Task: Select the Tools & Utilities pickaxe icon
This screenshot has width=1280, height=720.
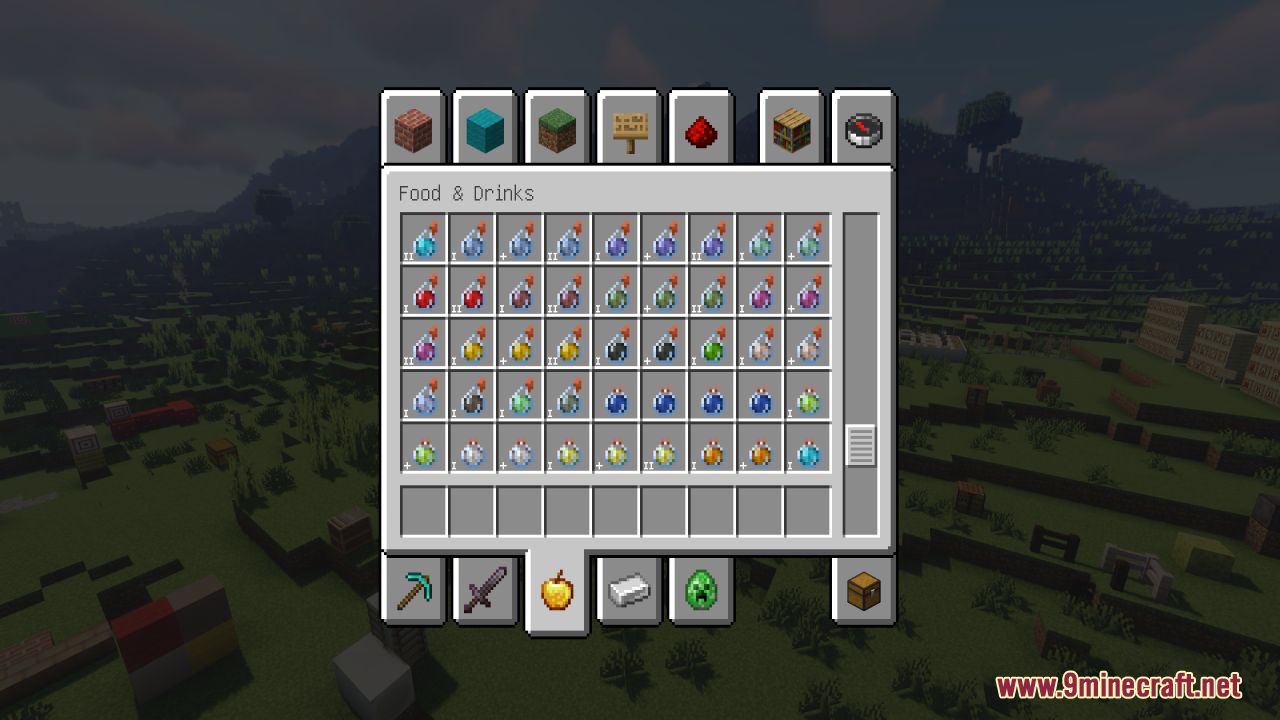Action: click(413, 592)
